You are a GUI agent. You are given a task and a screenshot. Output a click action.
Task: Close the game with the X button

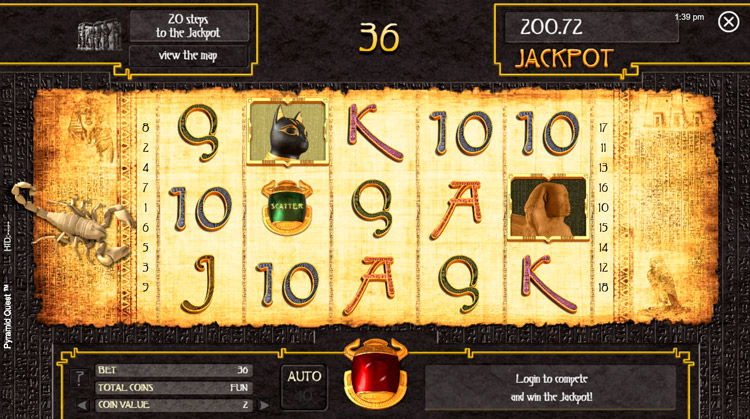tap(728, 22)
